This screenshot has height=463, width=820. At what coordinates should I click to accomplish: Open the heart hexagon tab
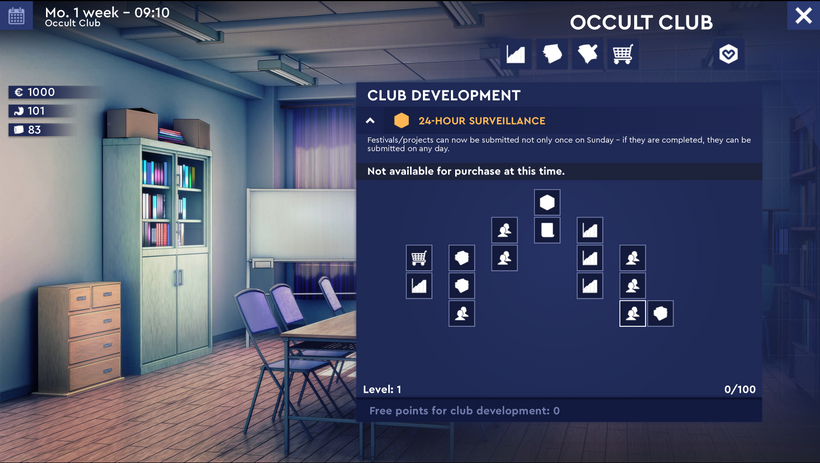click(x=728, y=54)
